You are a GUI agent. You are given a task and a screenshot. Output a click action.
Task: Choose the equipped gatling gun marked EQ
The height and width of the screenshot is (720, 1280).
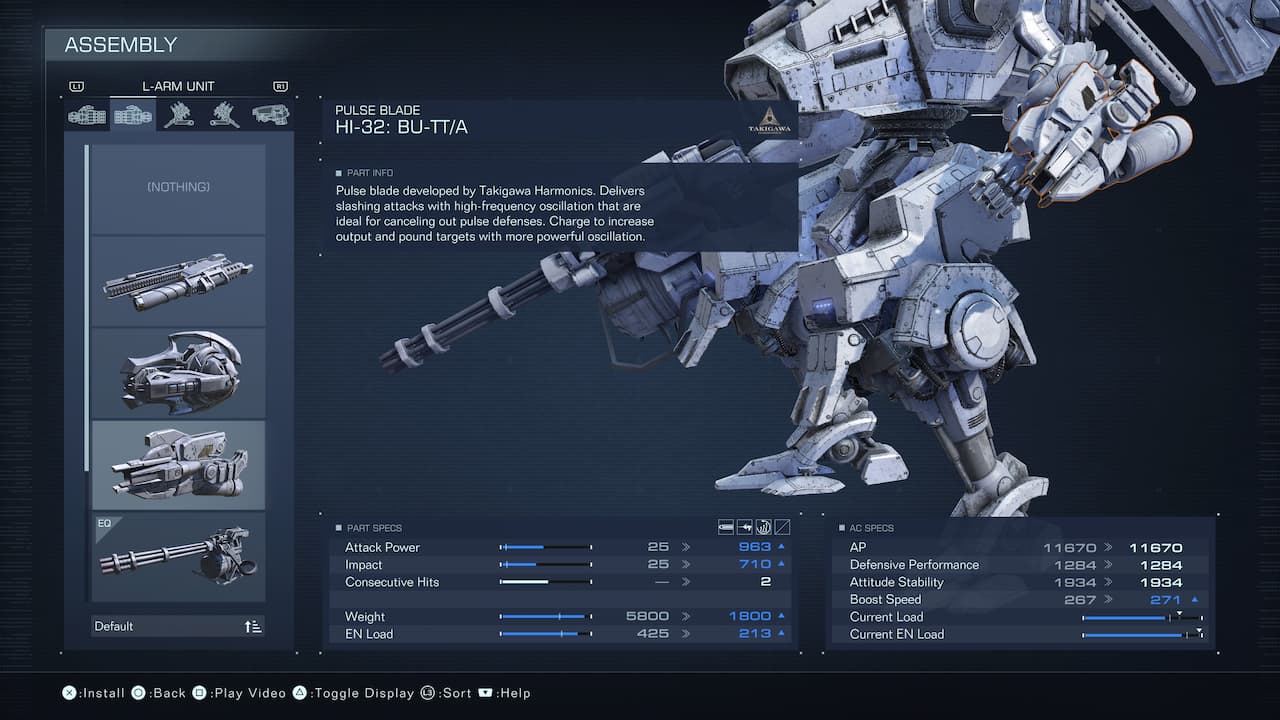[x=178, y=557]
